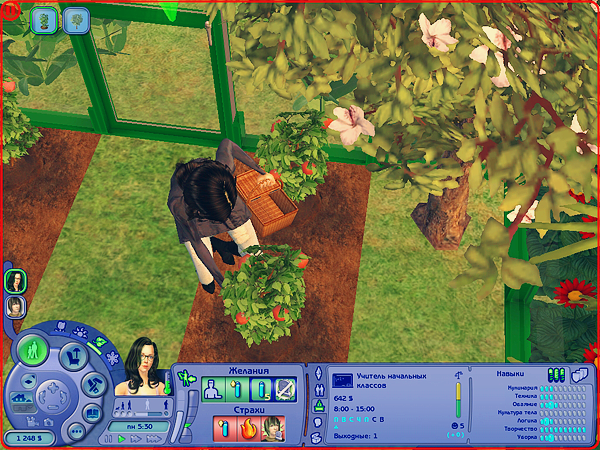
Task: Click the first want in the Желания panel
Action: click(213, 389)
